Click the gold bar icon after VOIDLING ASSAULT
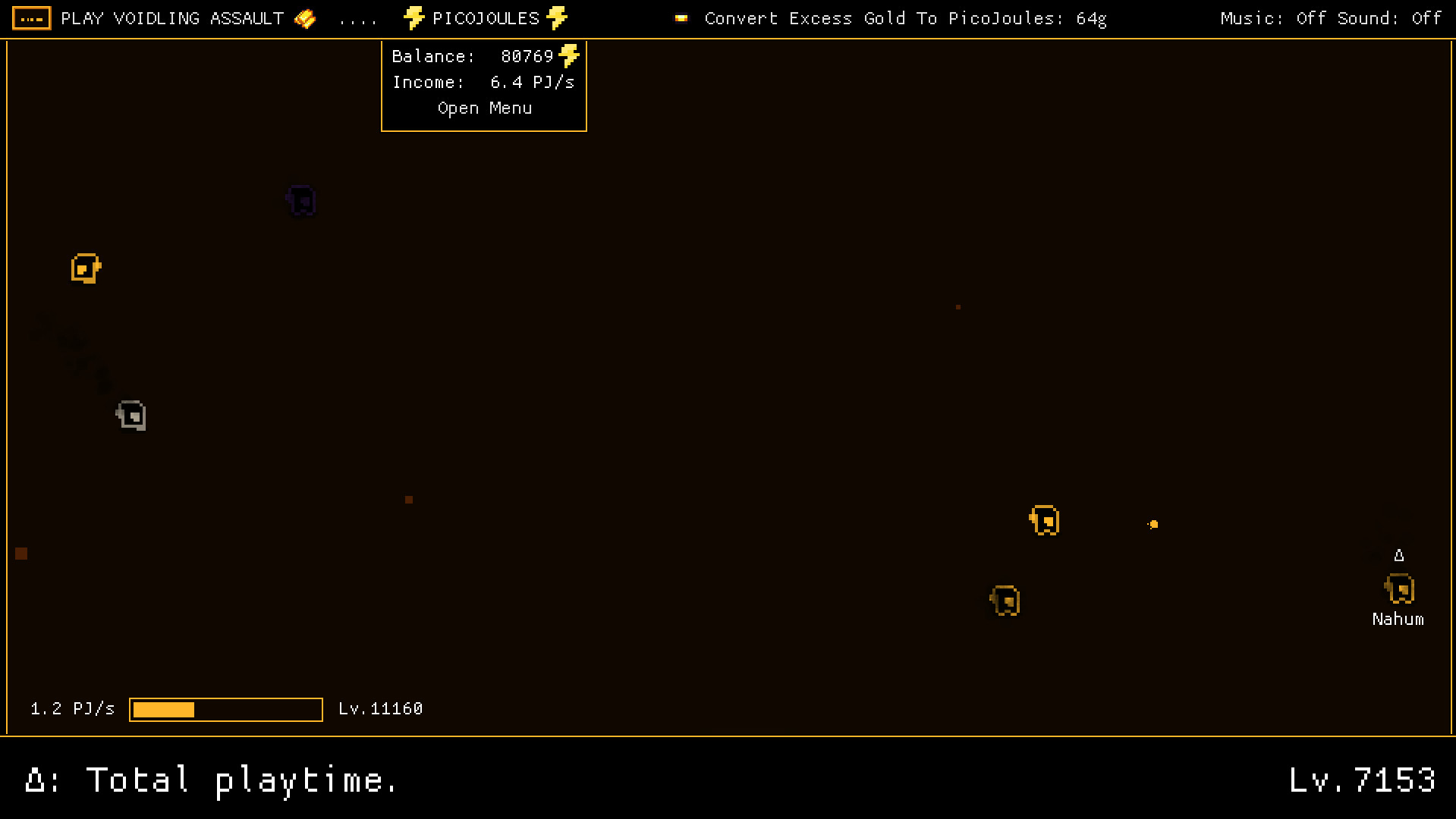Image resolution: width=1456 pixels, height=819 pixels. 304,18
